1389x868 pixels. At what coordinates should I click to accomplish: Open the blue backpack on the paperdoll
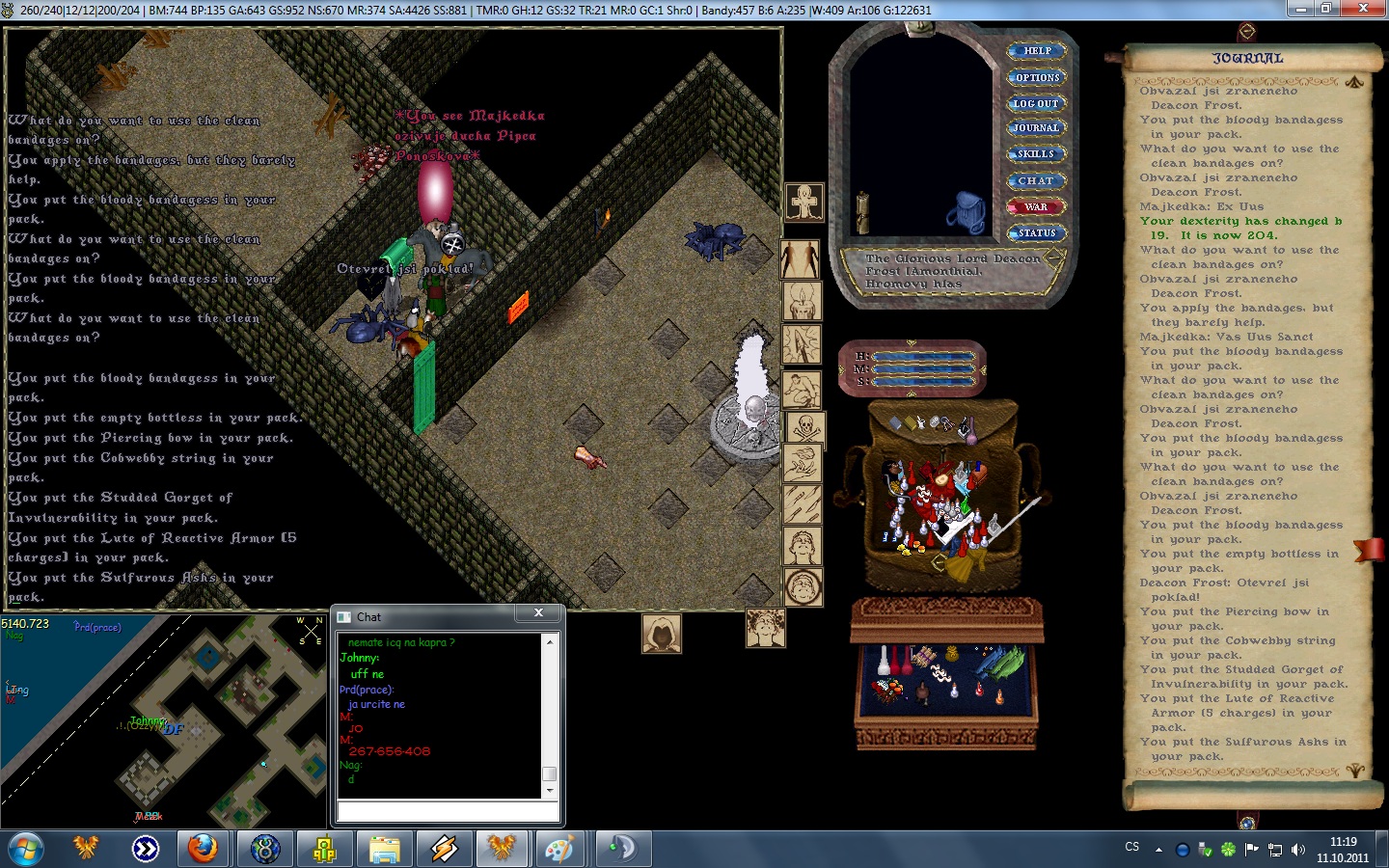[965, 212]
